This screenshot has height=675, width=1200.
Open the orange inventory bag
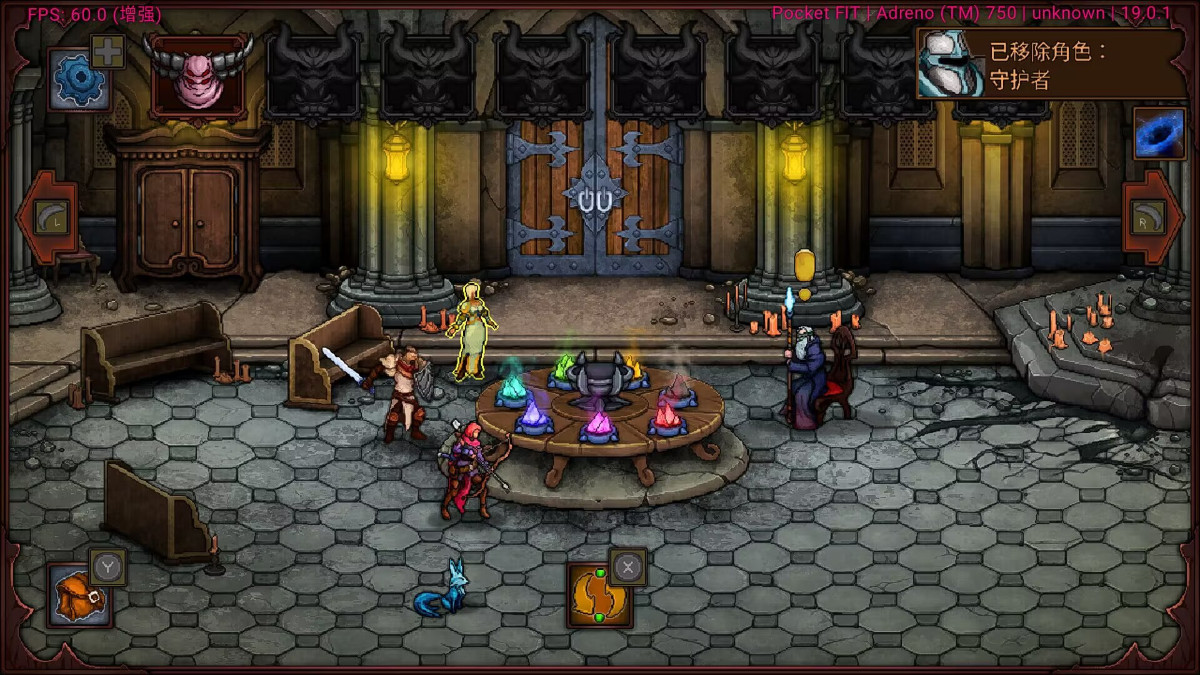click(78, 594)
